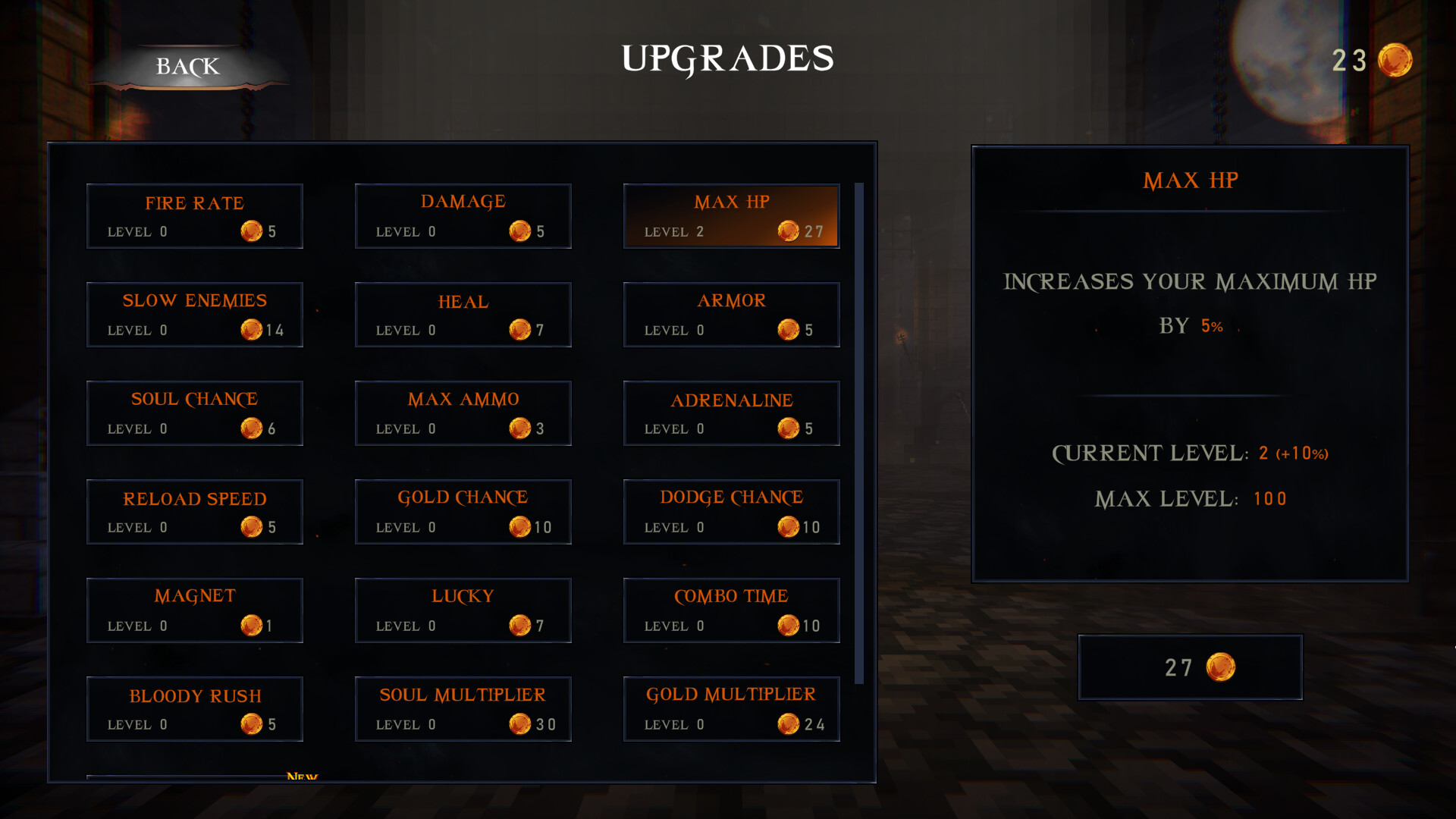The height and width of the screenshot is (819, 1456).
Task: Click the coin icon on the Magnet upgrade
Action: [253, 626]
